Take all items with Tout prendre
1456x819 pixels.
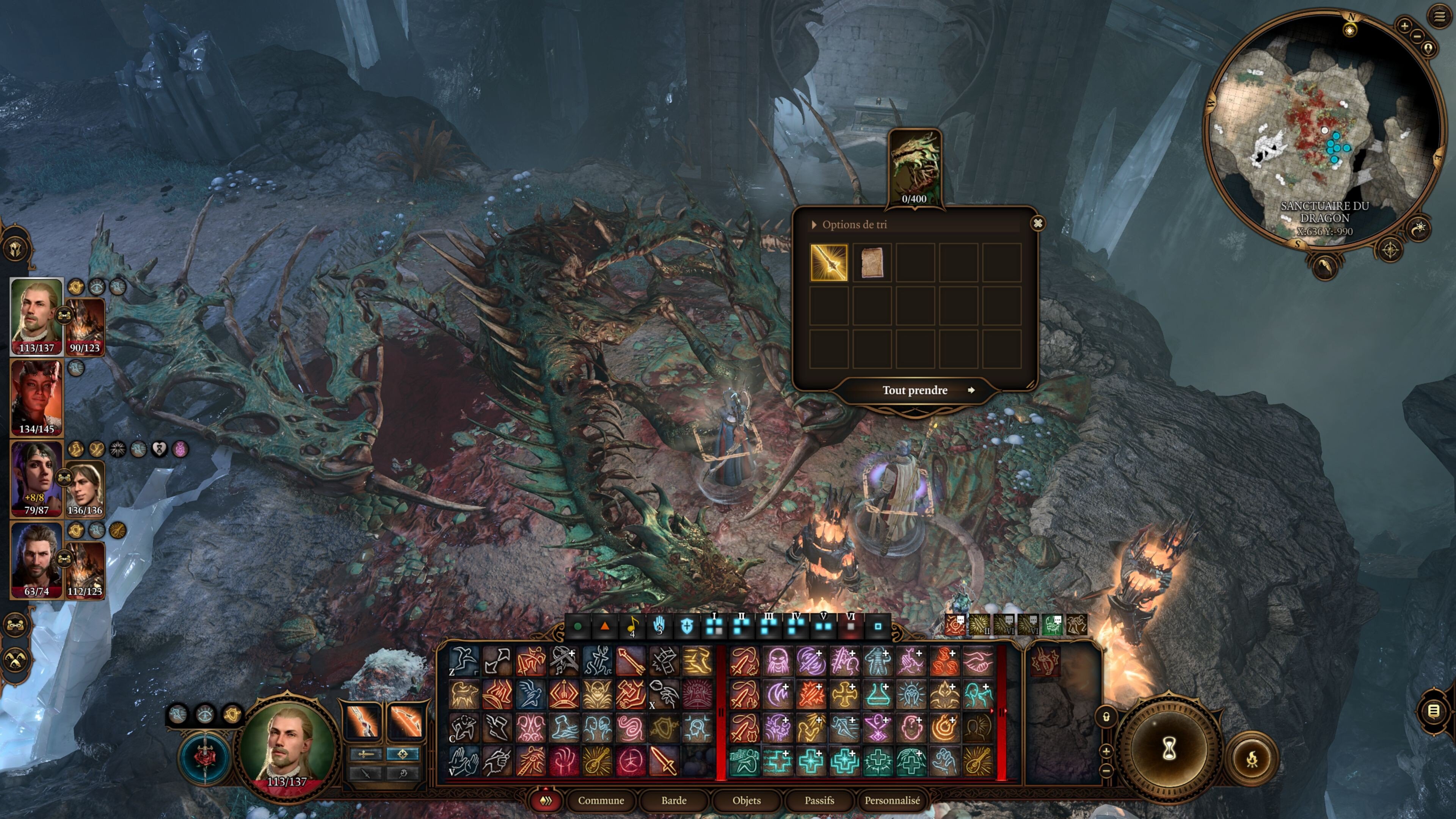pos(915,390)
